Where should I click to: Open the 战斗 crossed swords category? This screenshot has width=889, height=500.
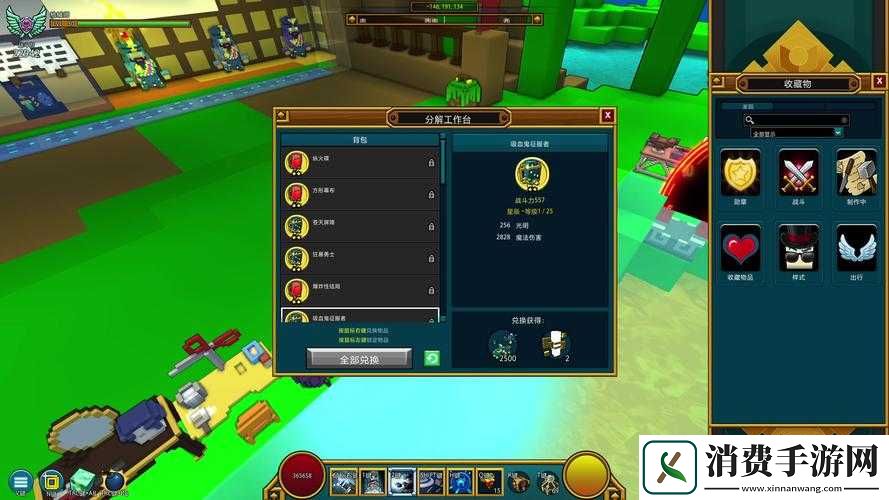798,171
